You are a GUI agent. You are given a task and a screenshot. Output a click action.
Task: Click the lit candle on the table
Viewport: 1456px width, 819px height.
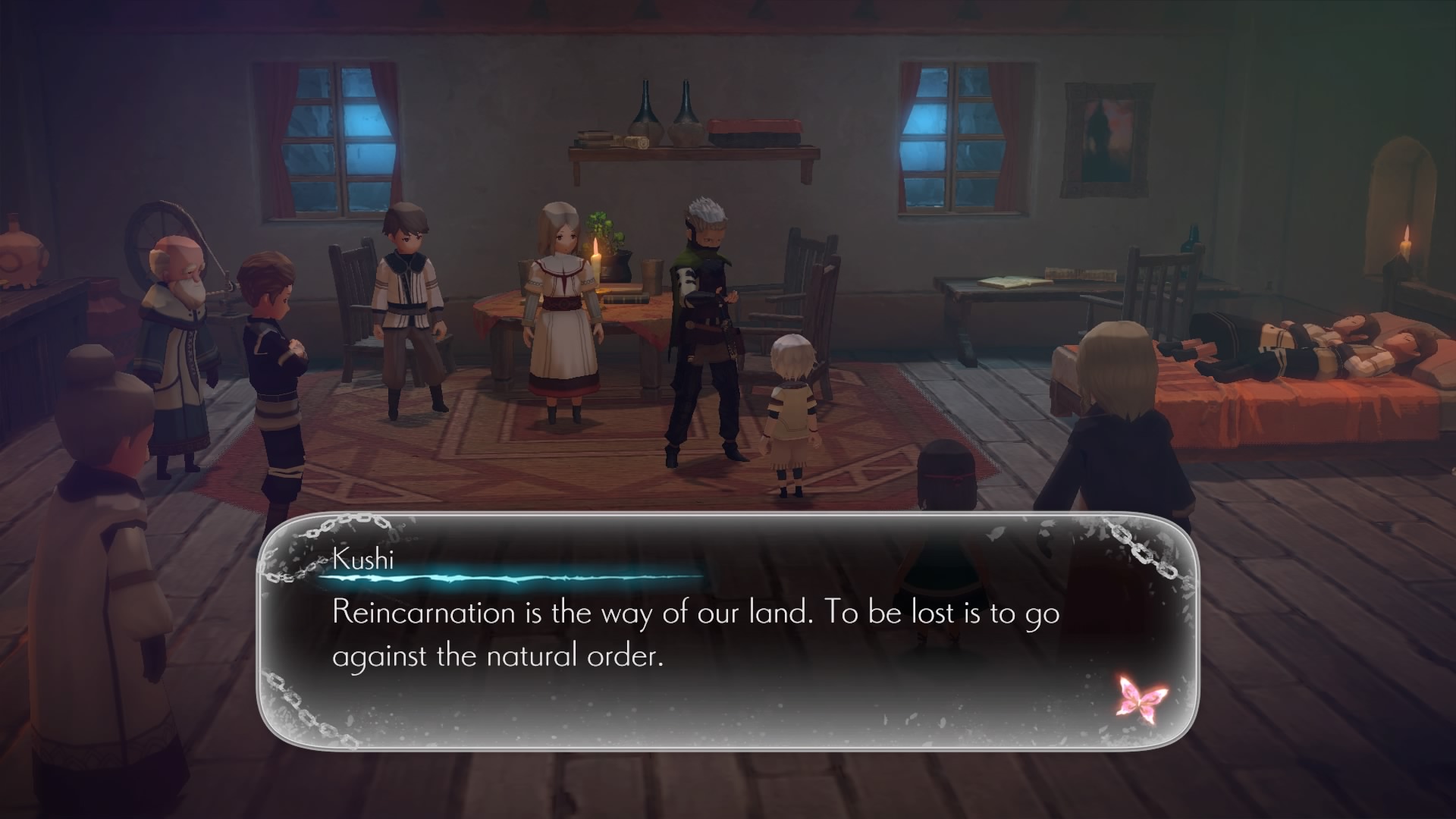click(x=597, y=256)
